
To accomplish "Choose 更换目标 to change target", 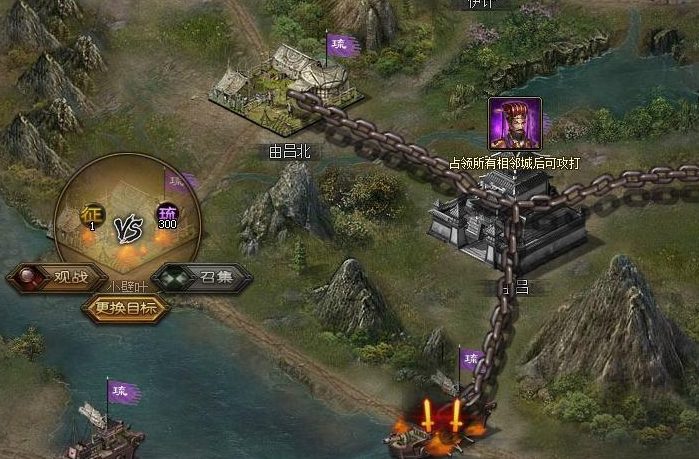I will pyautogui.click(x=126, y=308).
